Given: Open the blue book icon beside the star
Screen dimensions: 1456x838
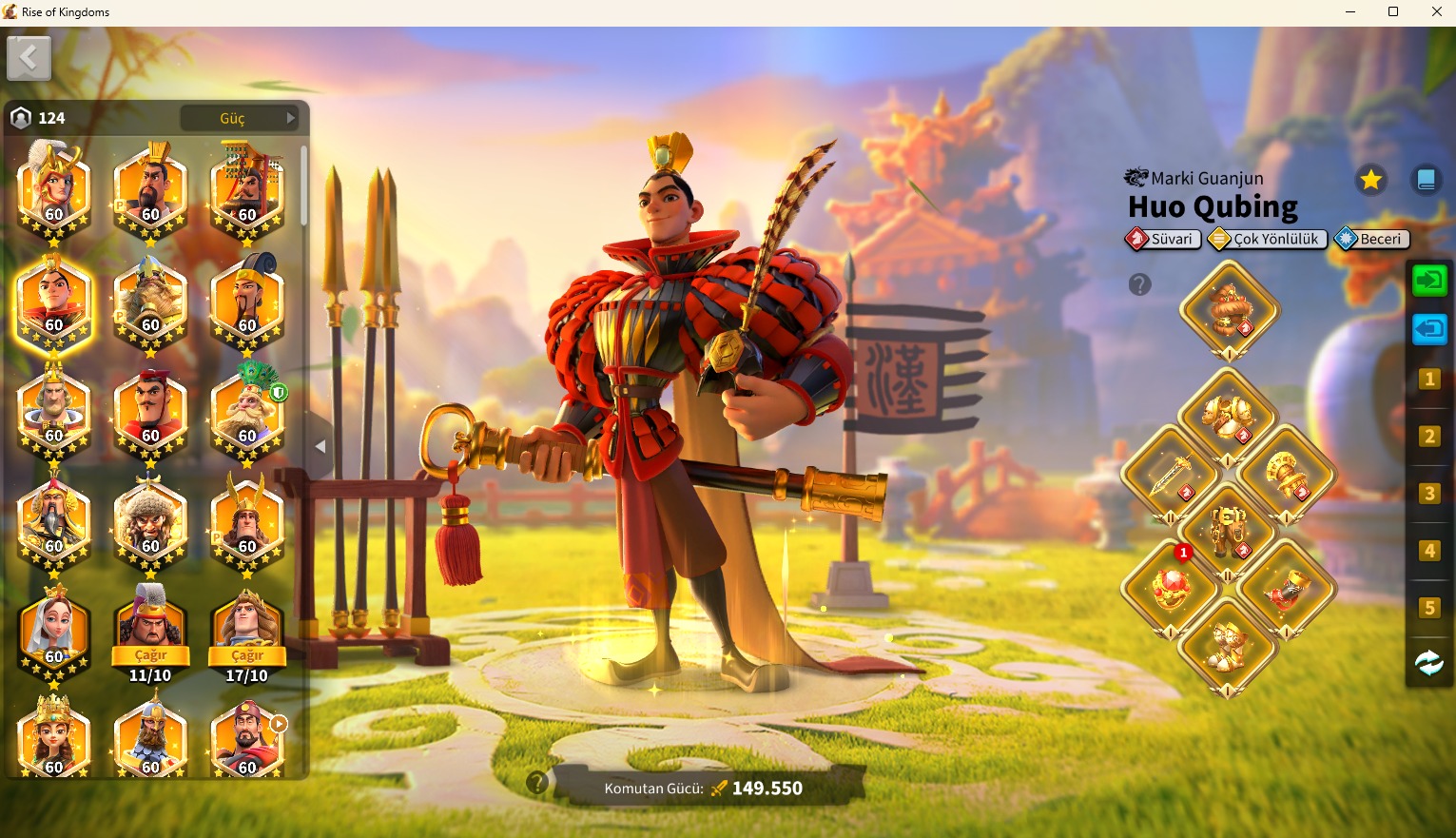Looking at the screenshot, I should [1426, 179].
